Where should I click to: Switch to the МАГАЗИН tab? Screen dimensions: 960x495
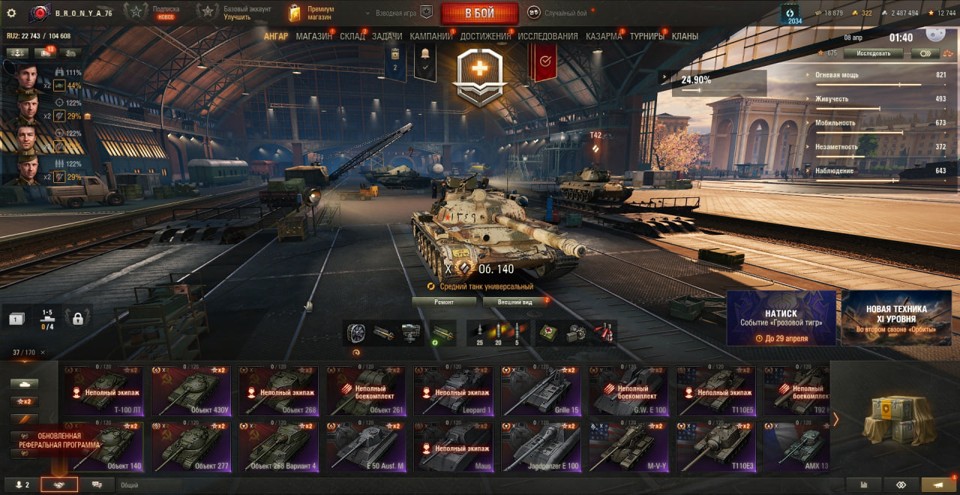coord(314,36)
